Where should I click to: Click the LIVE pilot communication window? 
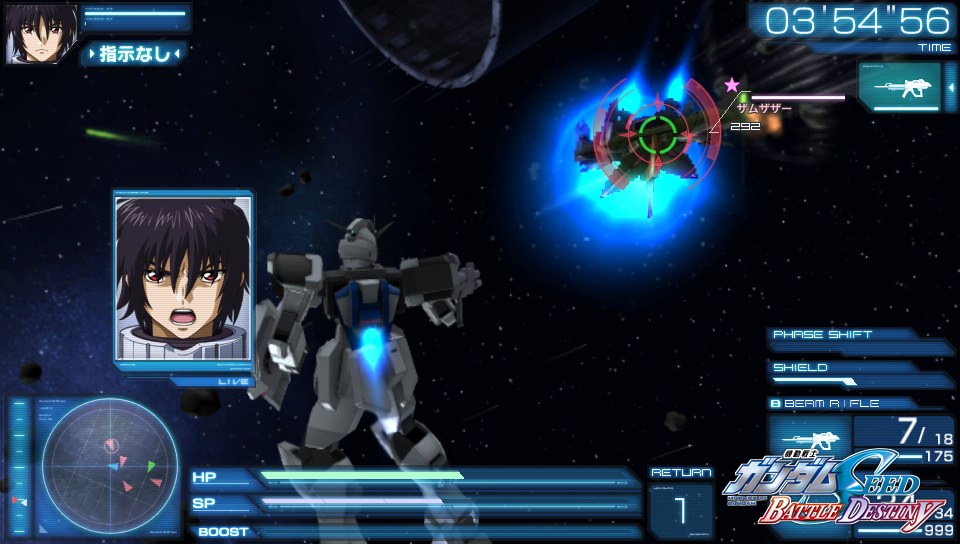tap(184, 279)
